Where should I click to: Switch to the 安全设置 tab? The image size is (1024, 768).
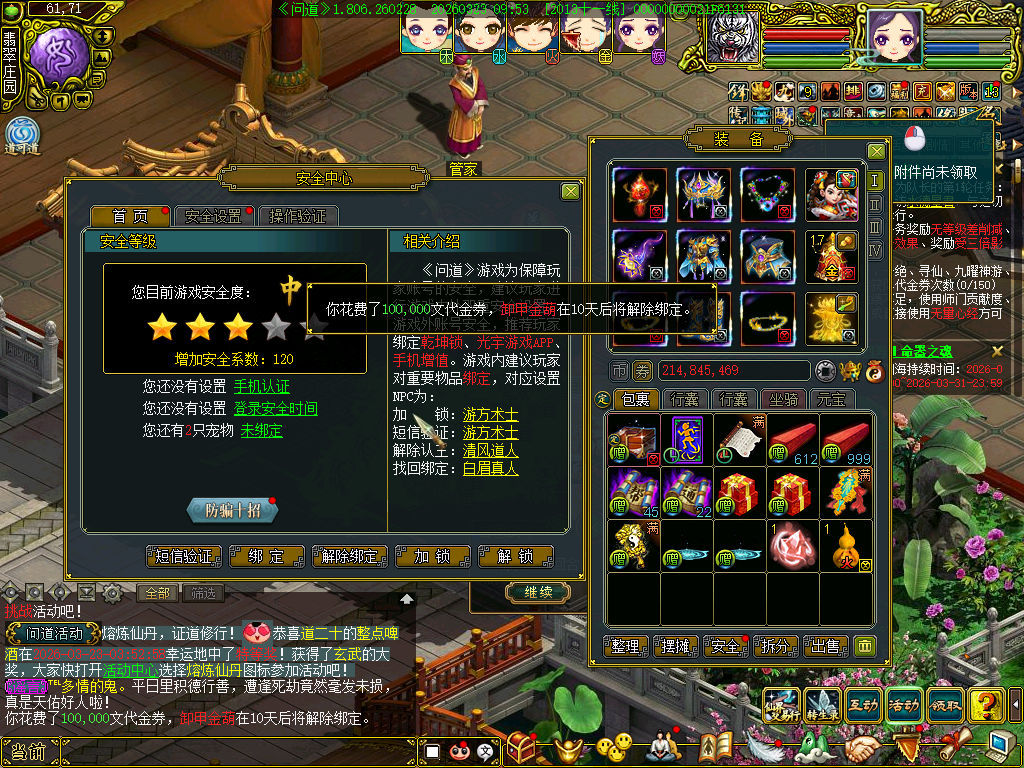click(x=213, y=216)
